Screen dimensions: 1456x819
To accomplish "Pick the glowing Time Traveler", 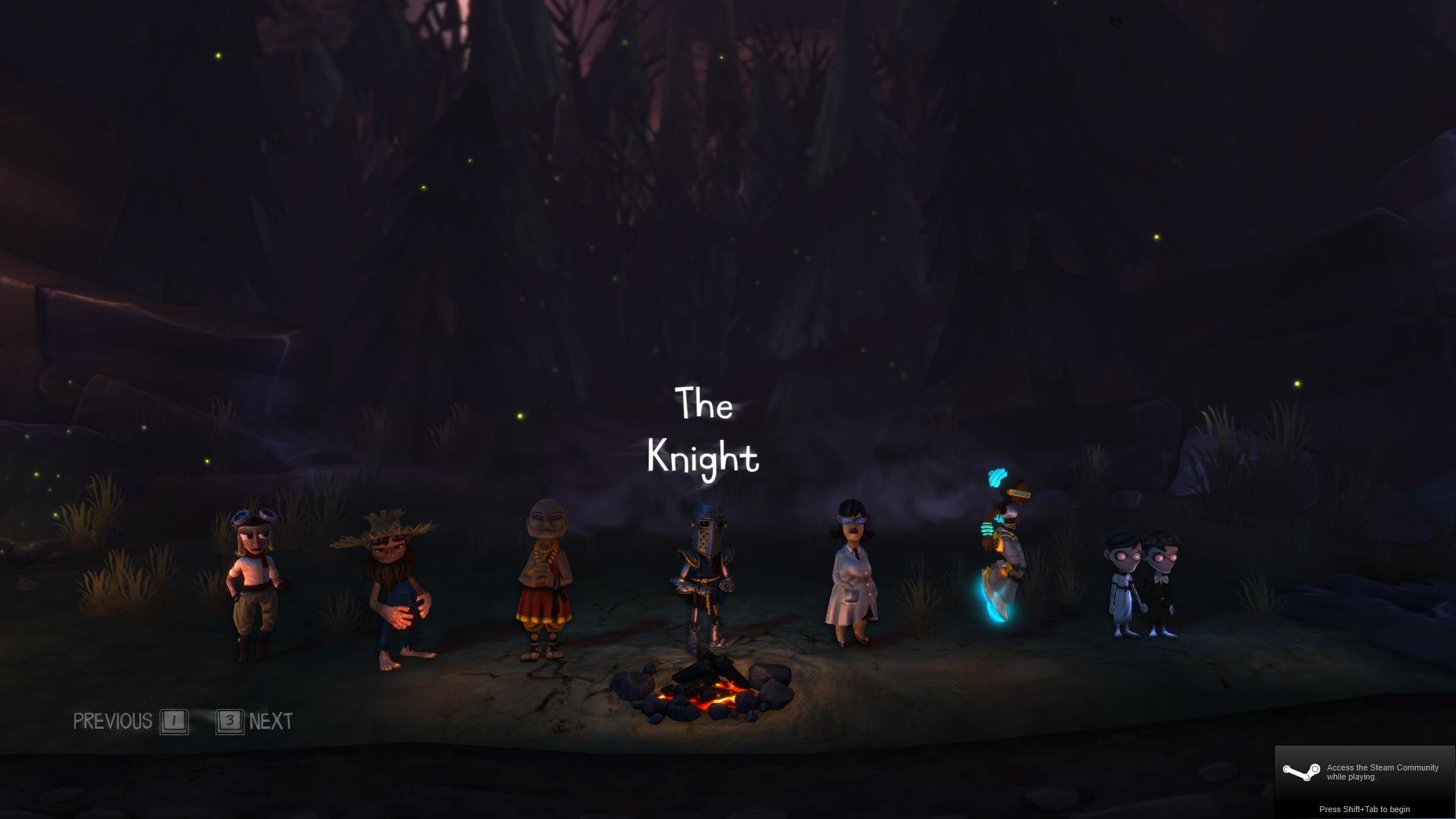I will pos(1003,550).
